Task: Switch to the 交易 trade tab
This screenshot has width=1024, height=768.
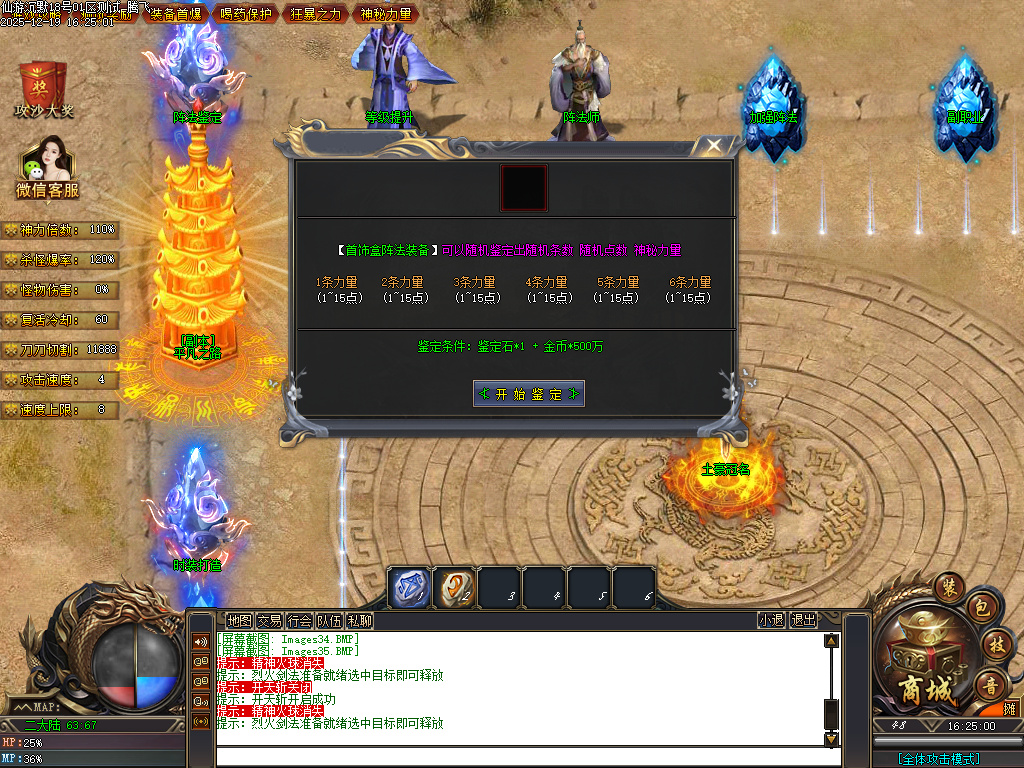Action: (x=269, y=620)
